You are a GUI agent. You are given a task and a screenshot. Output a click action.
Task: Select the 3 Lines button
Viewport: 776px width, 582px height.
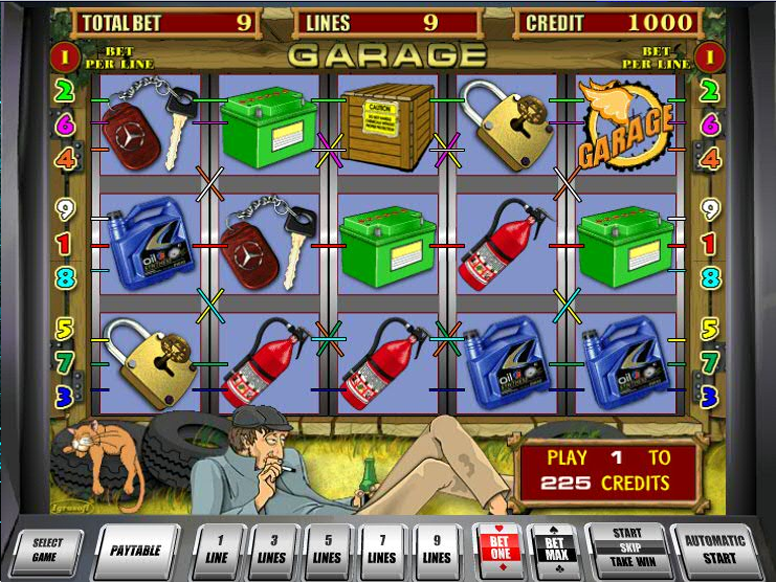coord(272,551)
